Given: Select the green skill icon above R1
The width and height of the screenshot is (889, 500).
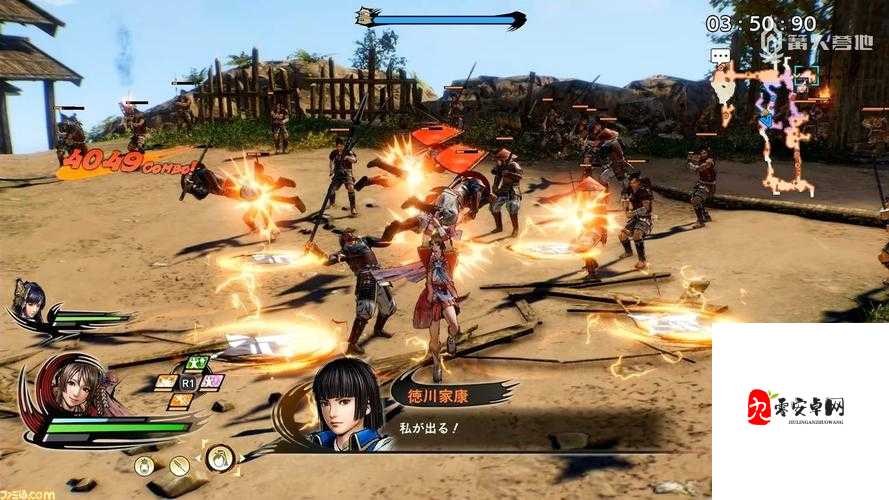Looking at the screenshot, I should click(196, 363).
